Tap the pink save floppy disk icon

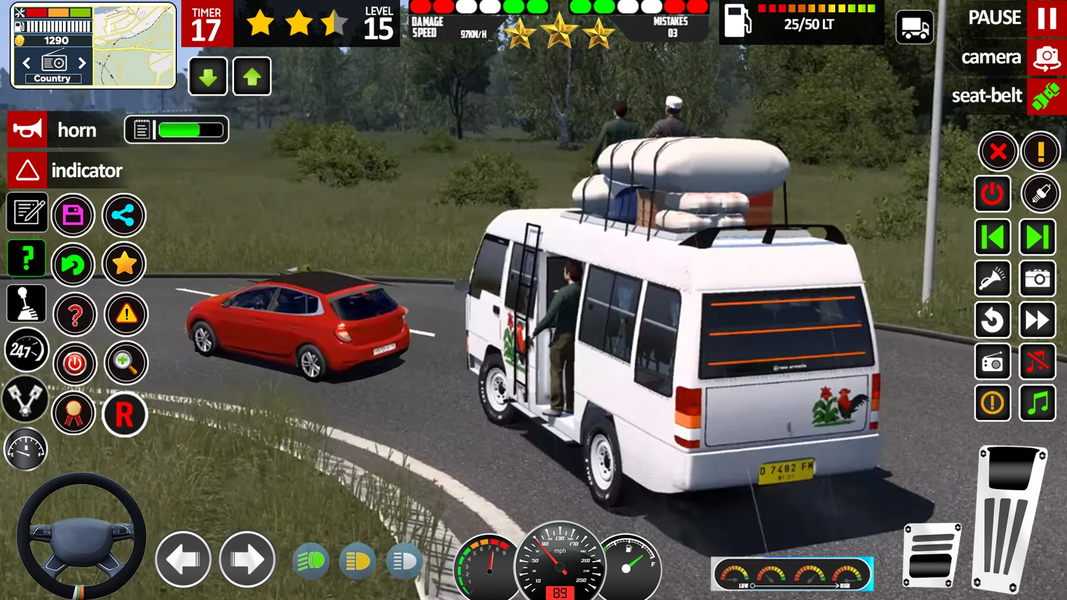73,214
